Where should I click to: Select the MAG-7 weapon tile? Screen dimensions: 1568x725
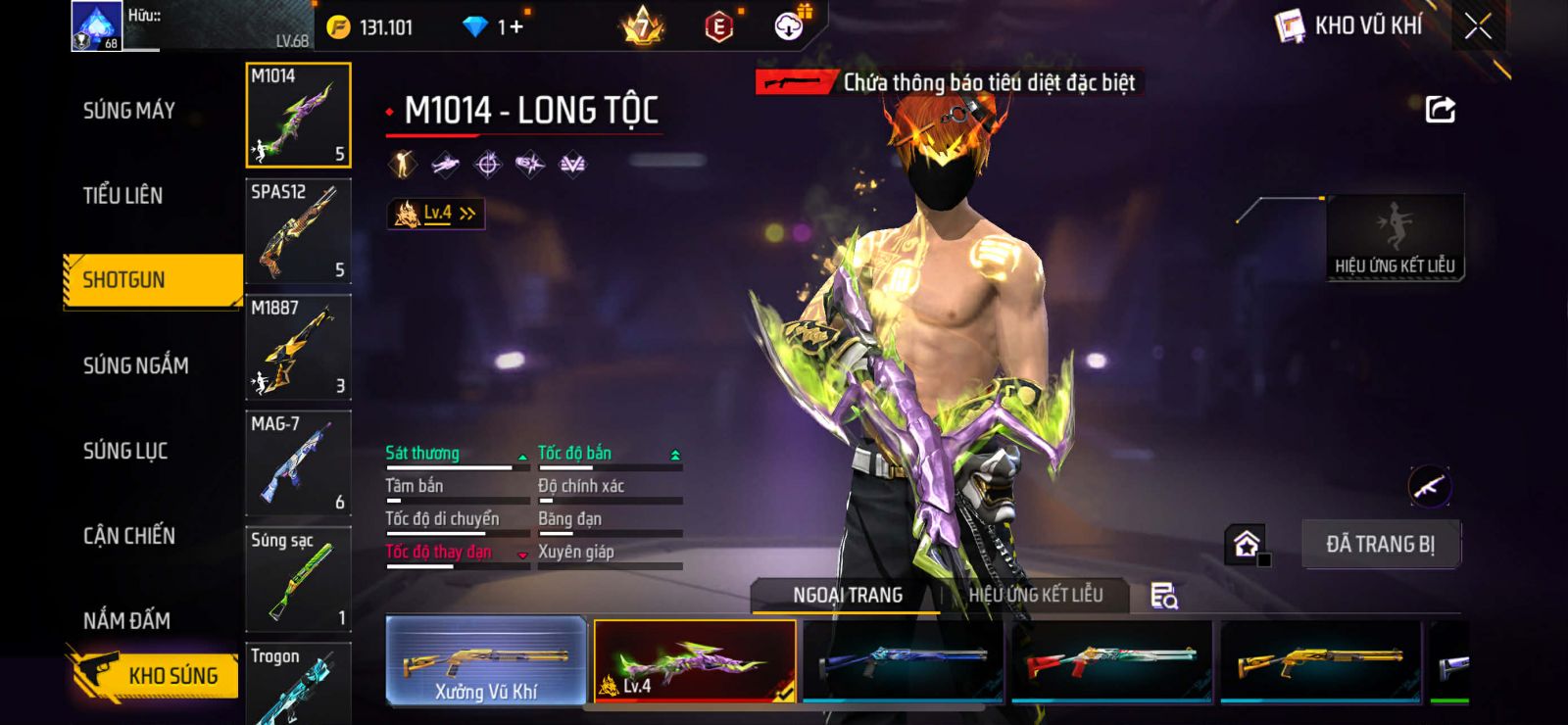click(x=298, y=462)
